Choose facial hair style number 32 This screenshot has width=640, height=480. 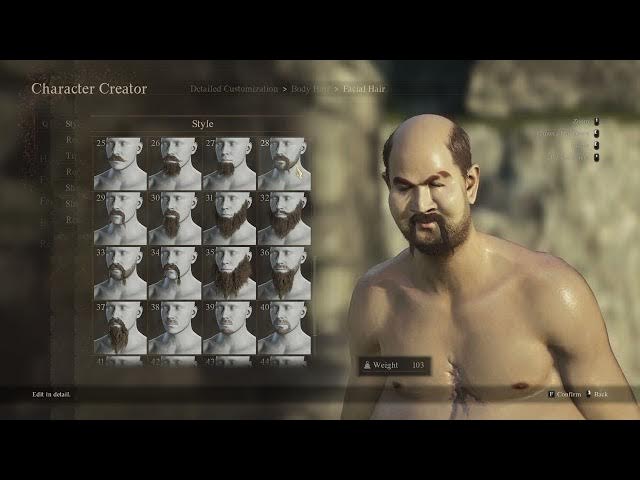tap(283, 218)
